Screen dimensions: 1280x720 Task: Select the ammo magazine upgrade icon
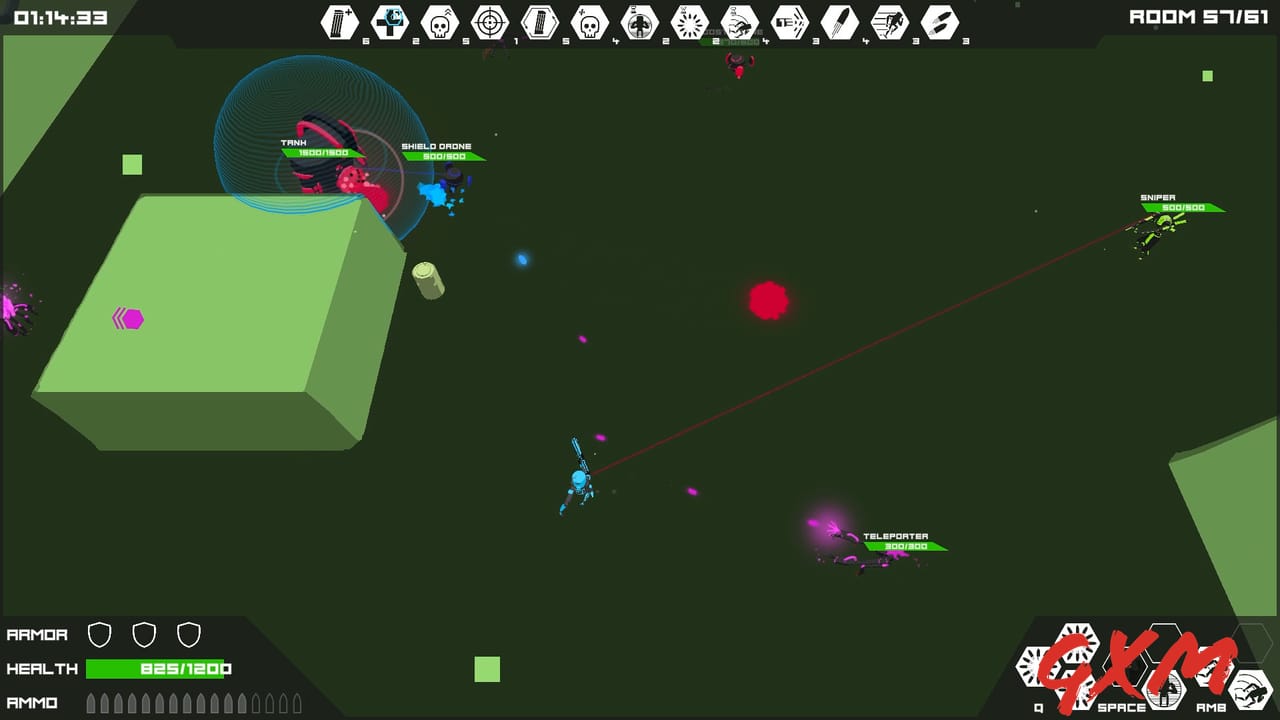tap(339, 22)
